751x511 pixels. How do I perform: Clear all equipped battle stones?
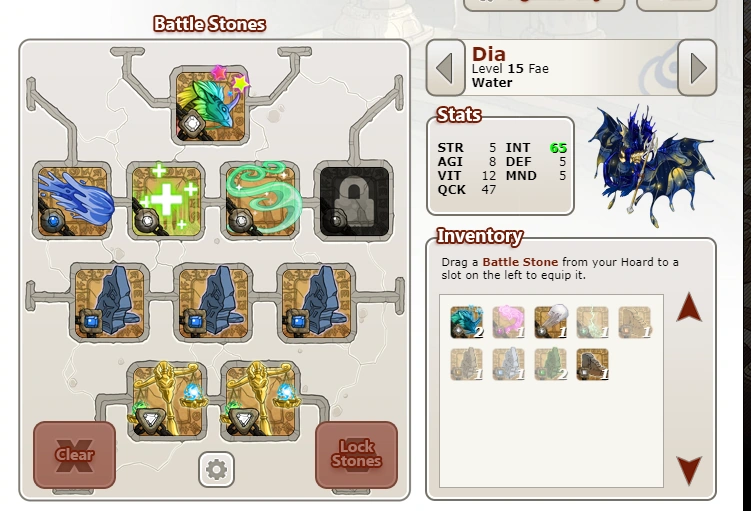(74, 454)
